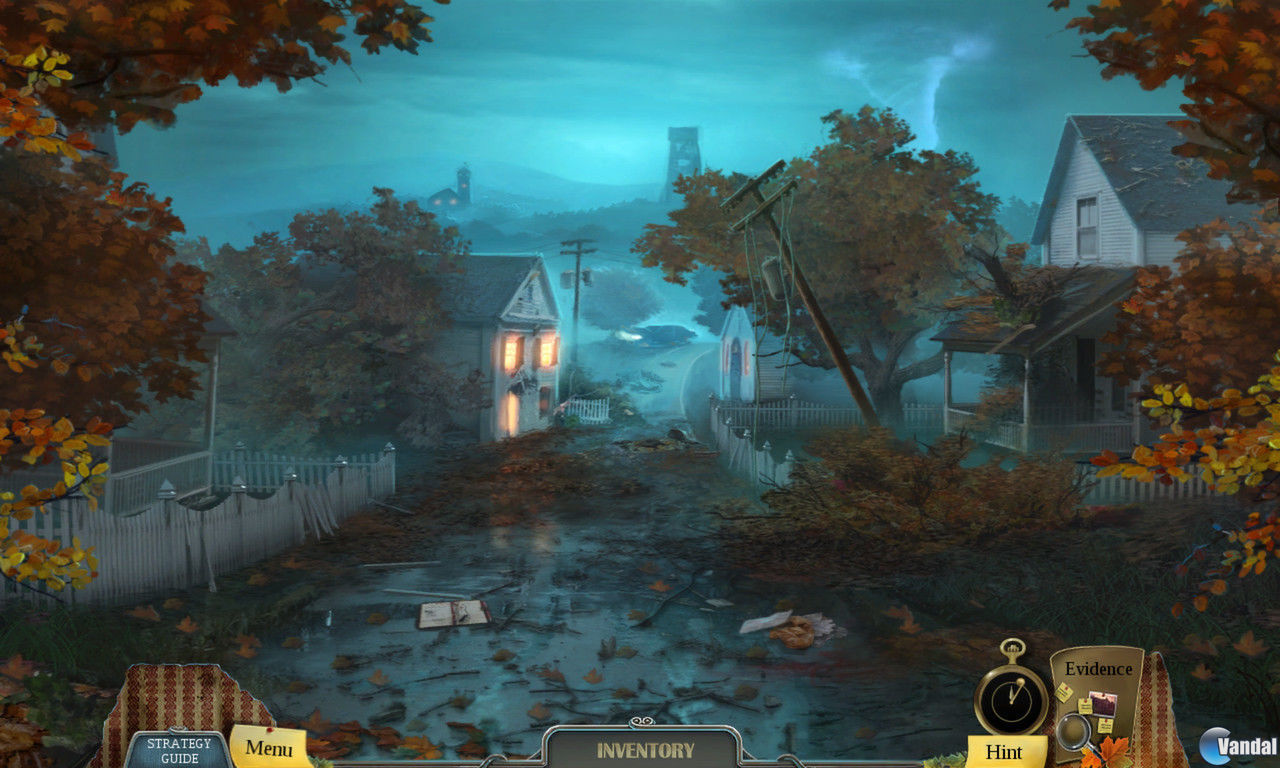Open the Menu from the yellow note
Image resolution: width=1280 pixels, height=768 pixels.
268,746
